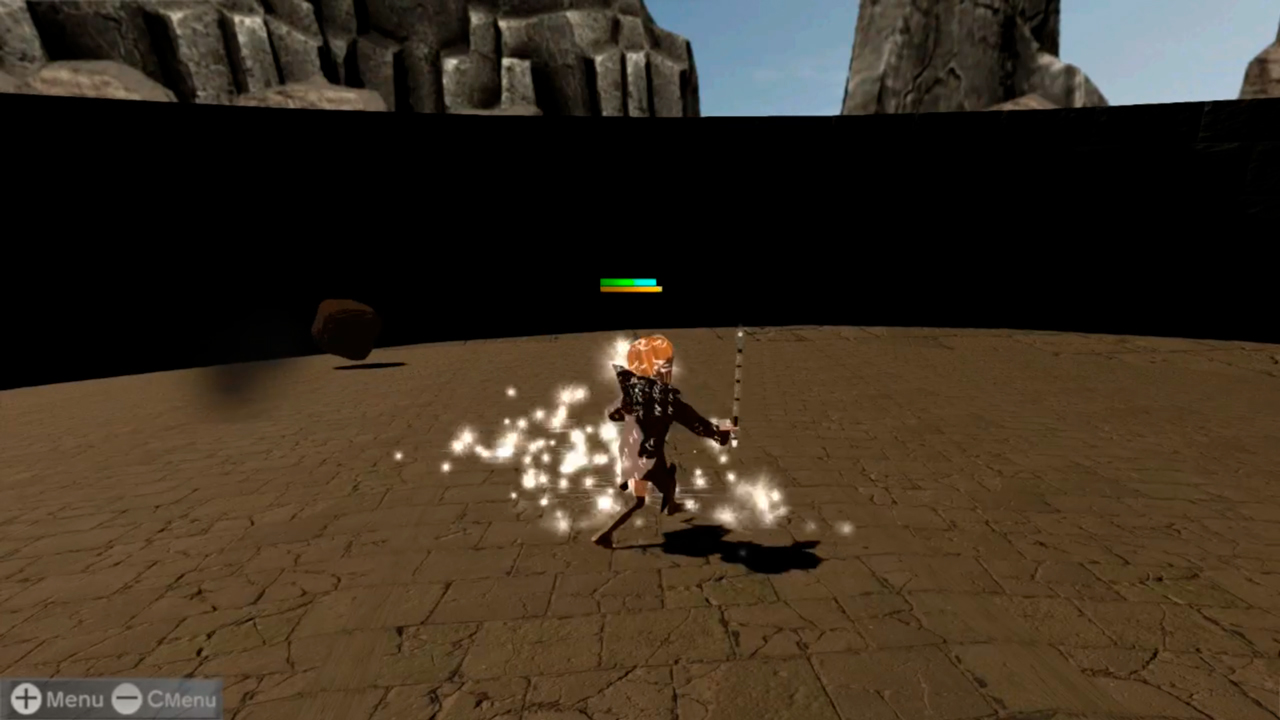
Task: Click the cyan portion of the health bar
Action: [645, 282]
